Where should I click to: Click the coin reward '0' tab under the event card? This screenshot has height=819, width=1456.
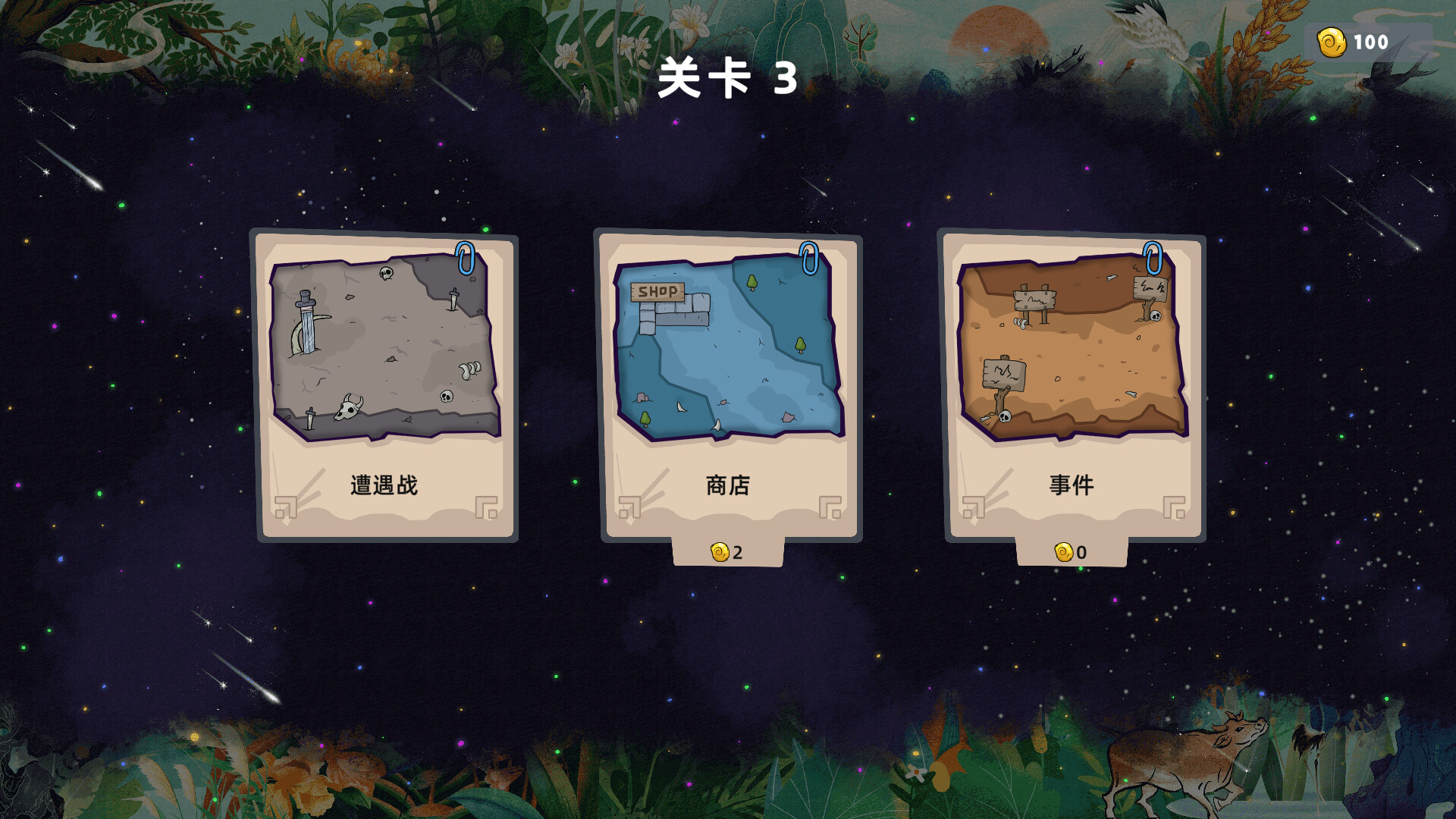1071,551
